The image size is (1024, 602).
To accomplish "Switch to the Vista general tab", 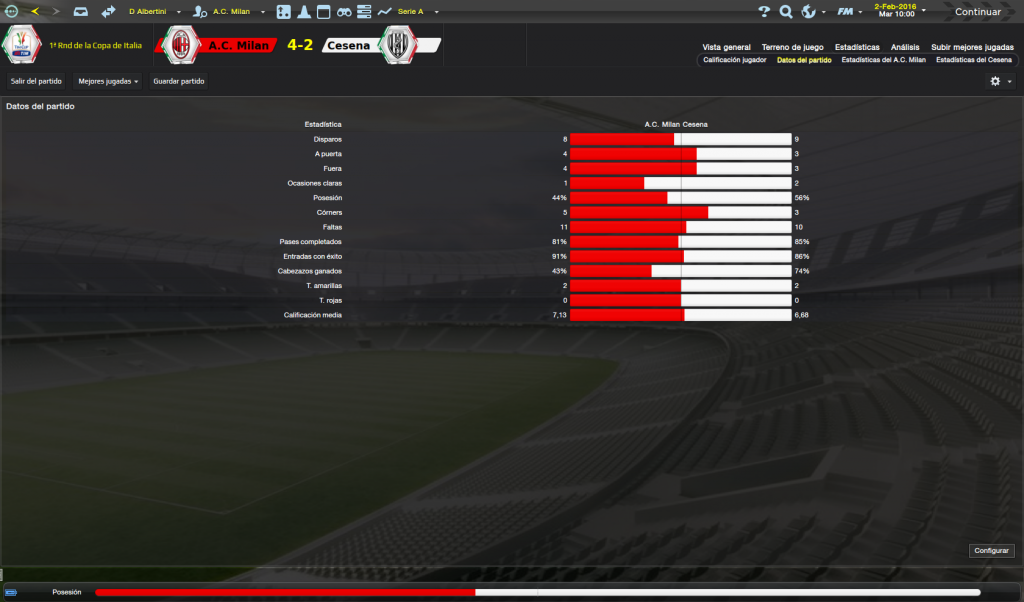I will (726, 47).
